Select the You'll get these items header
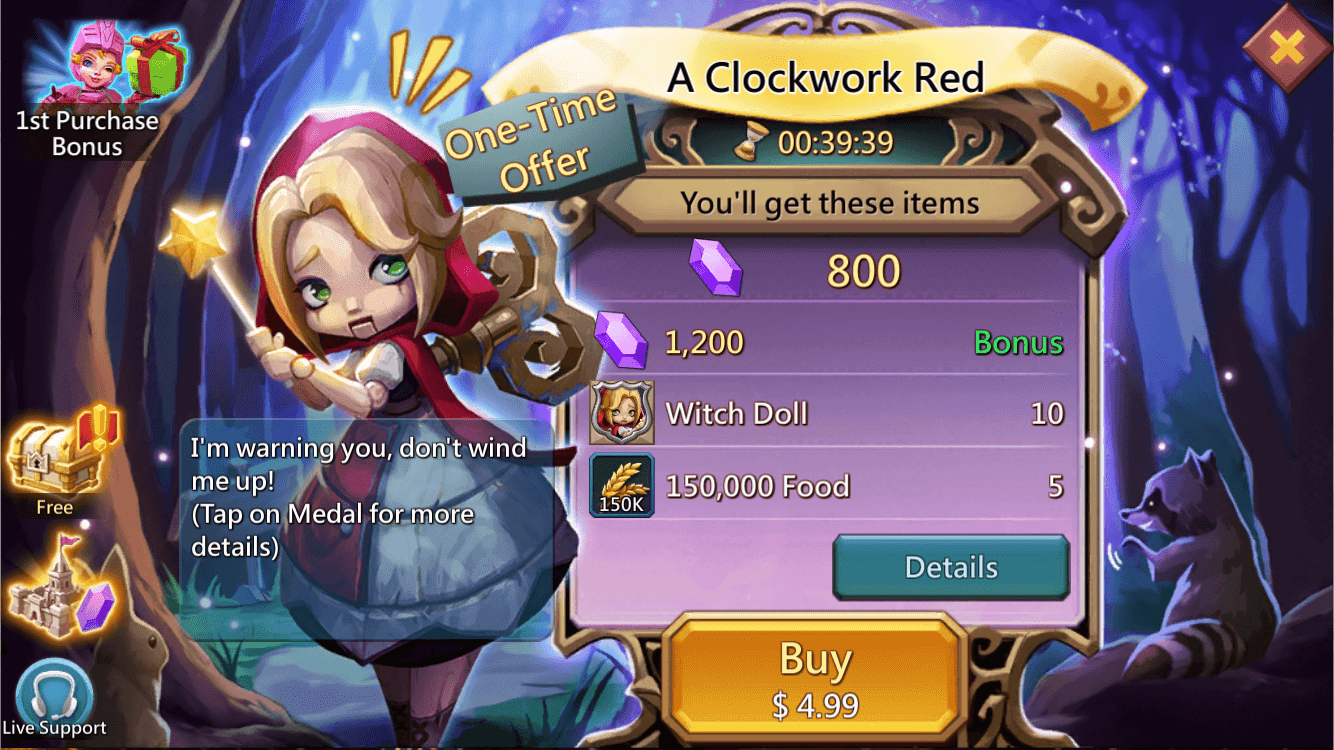This screenshot has width=1334, height=750. pyautogui.click(x=828, y=203)
